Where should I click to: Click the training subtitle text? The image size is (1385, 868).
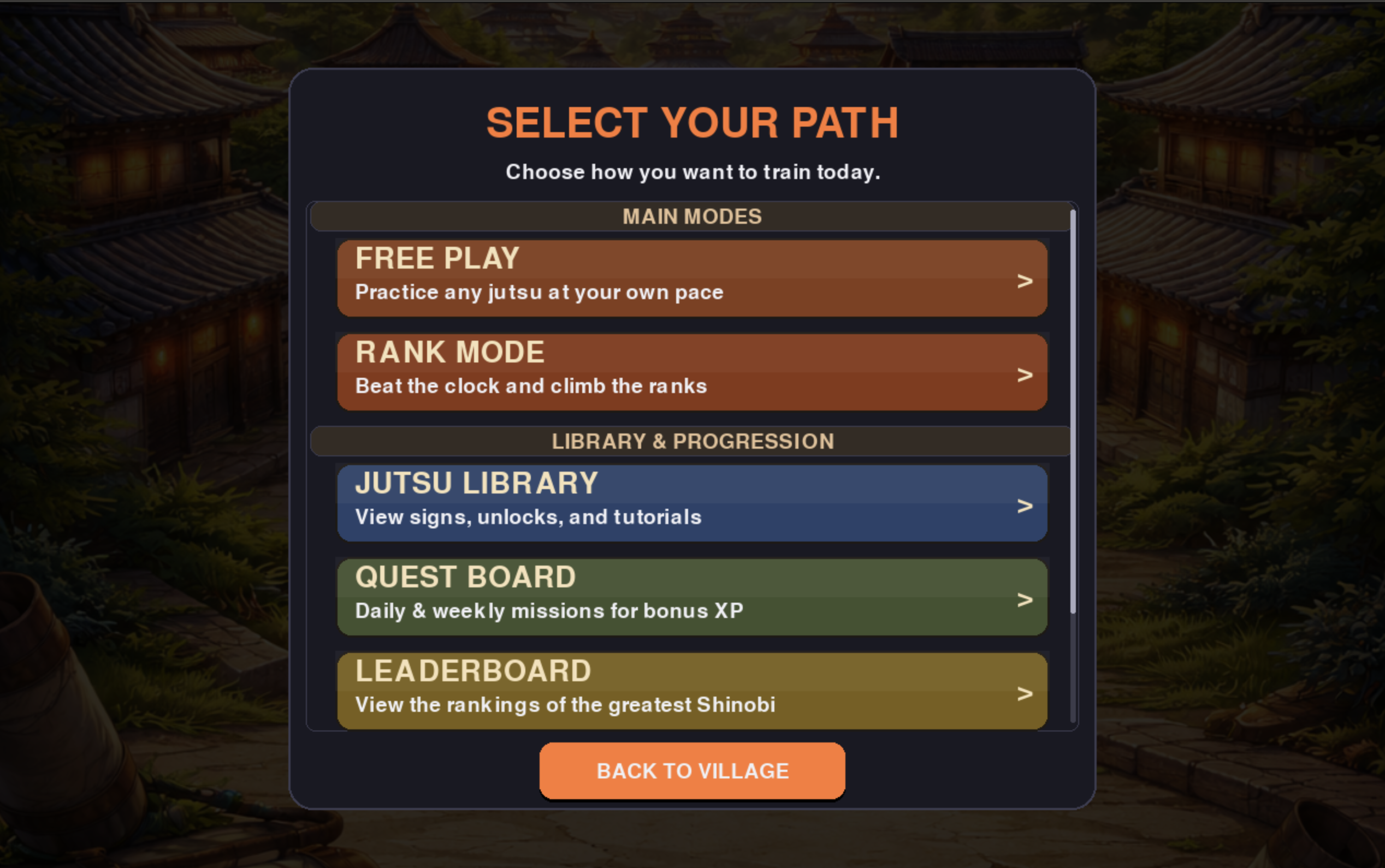tap(693, 171)
